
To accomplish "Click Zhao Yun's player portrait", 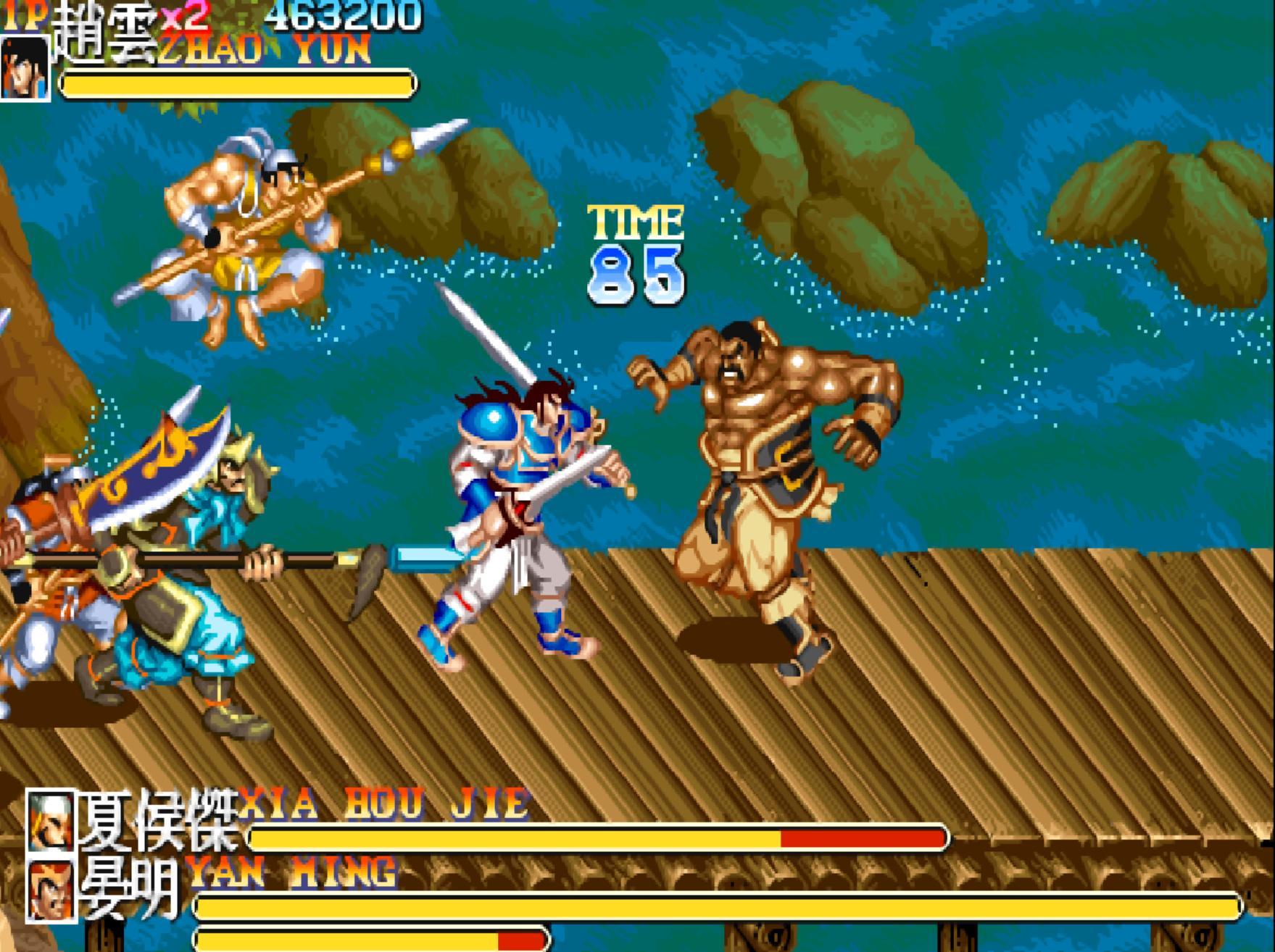I will click(24, 68).
